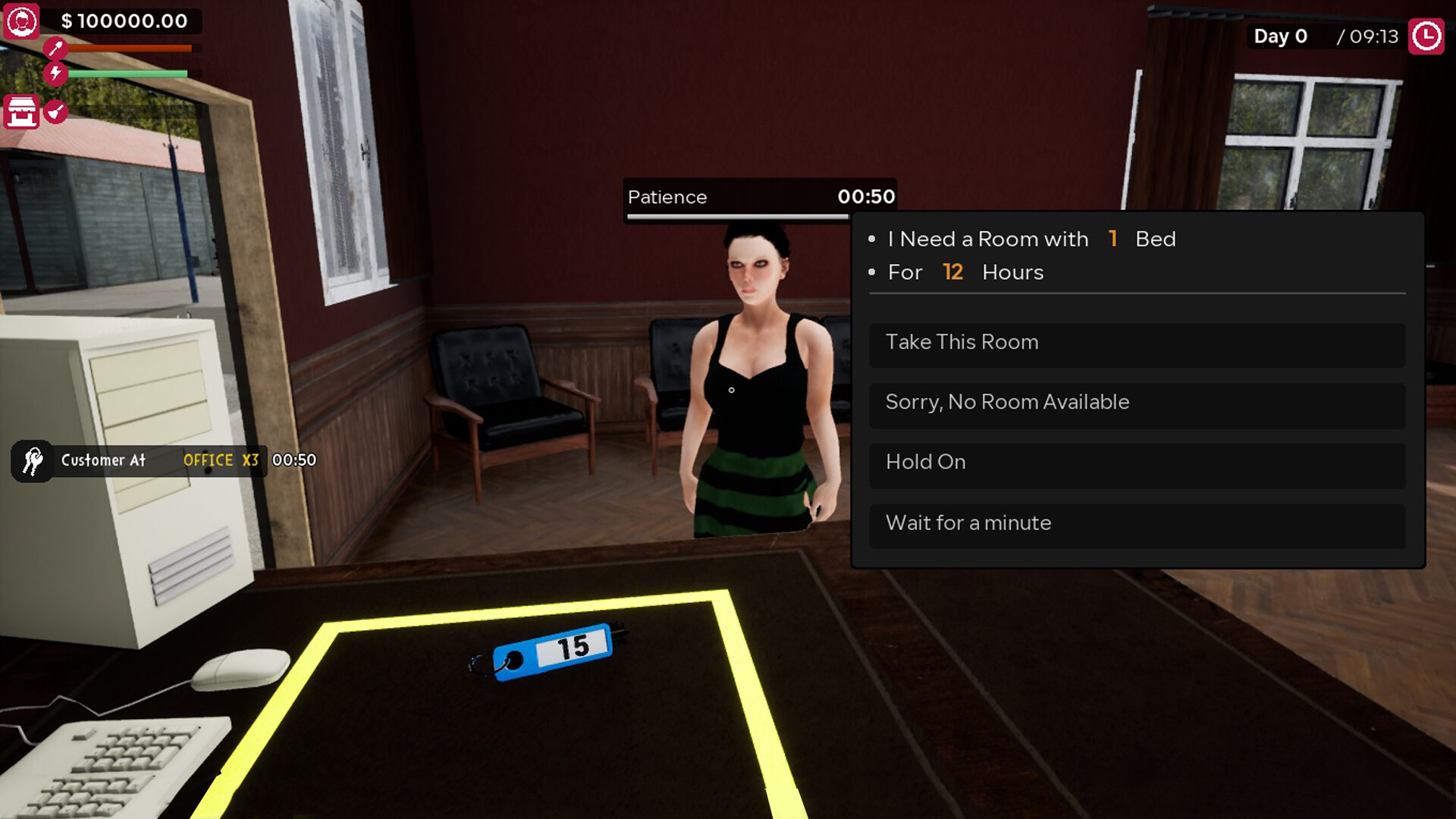Click the 12 Hours value in the request
Screen dimensions: 1456x819
[952, 271]
